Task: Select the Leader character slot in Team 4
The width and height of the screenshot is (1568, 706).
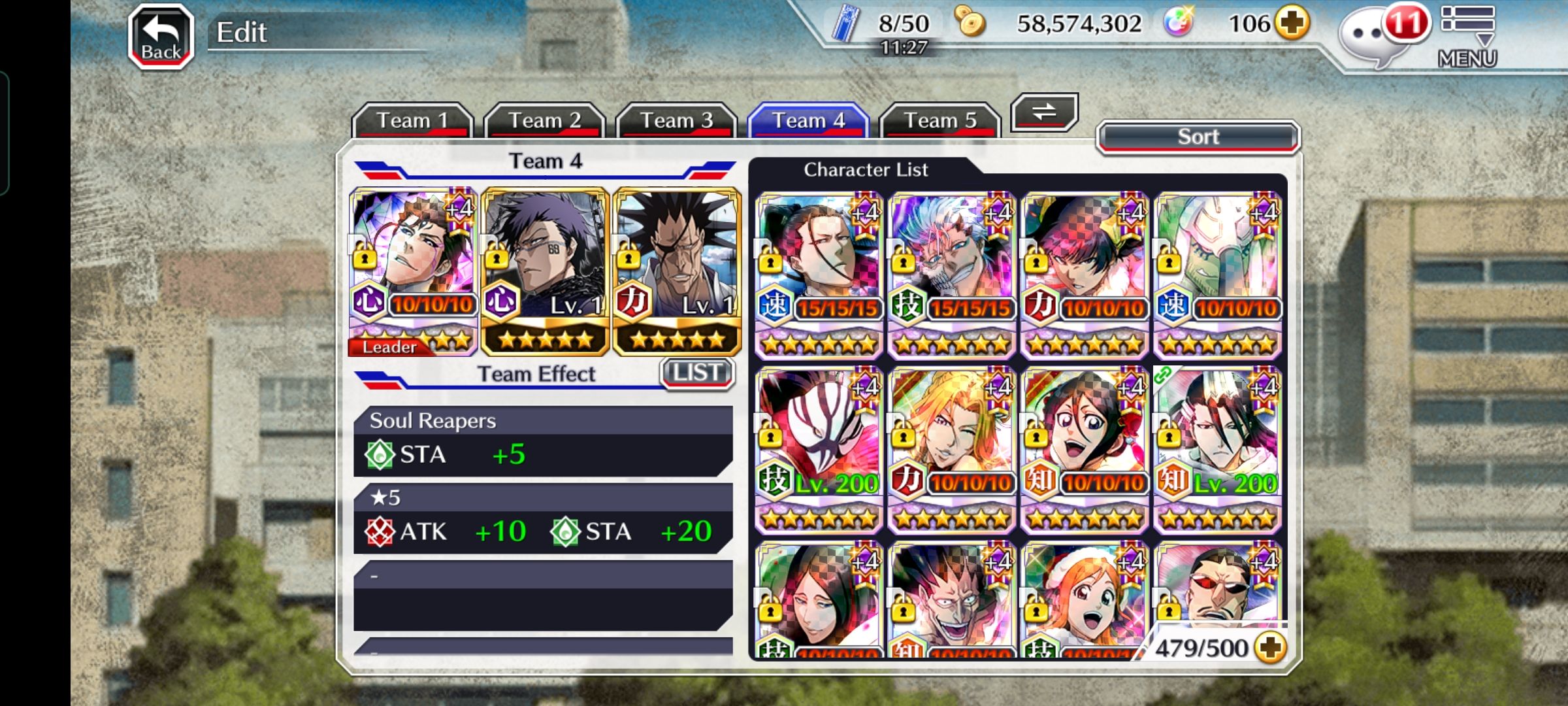Action: click(x=413, y=271)
